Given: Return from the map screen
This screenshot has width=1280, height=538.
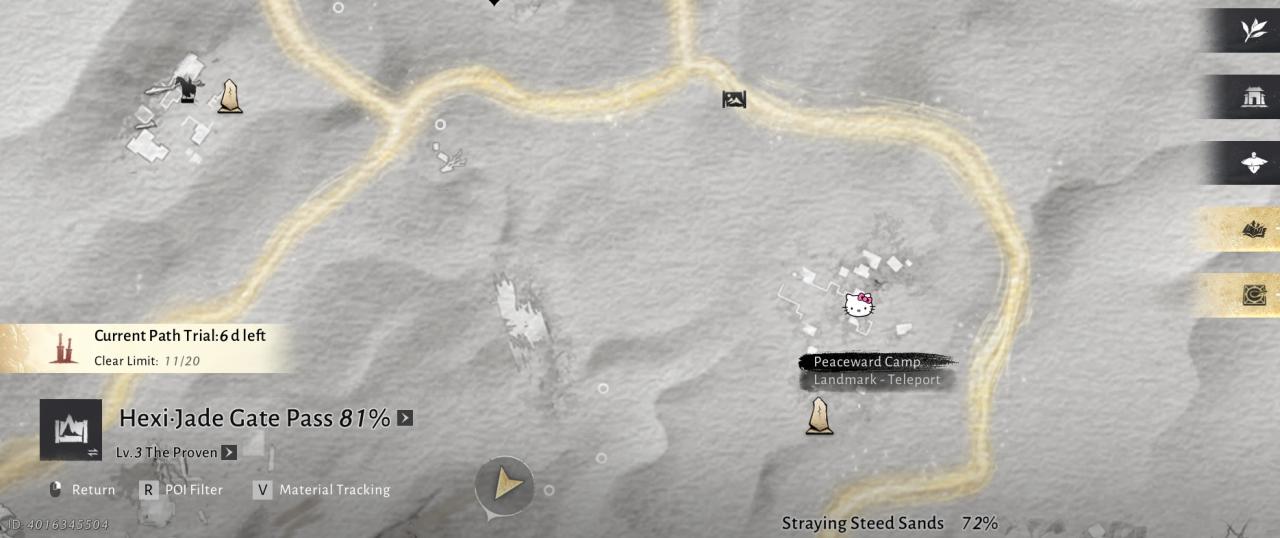Looking at the screenshot, I should 82,490.
